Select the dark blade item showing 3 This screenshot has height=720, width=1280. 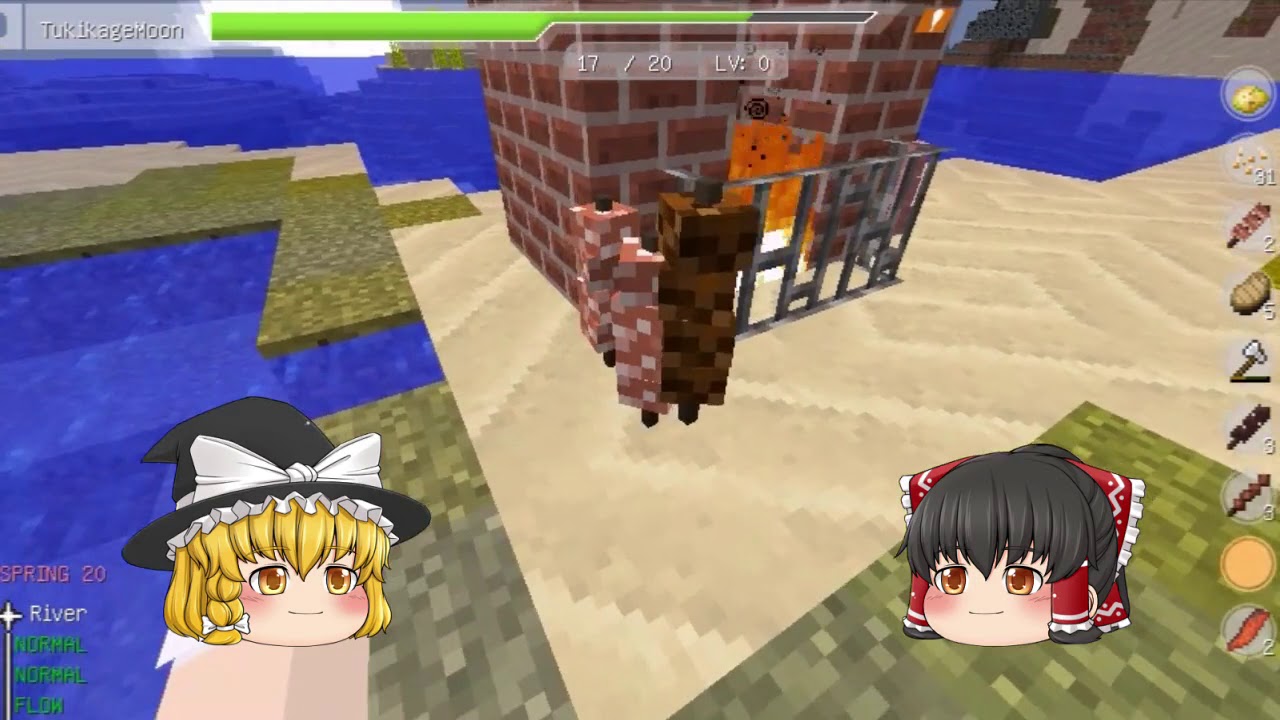tap(1246, 428)
